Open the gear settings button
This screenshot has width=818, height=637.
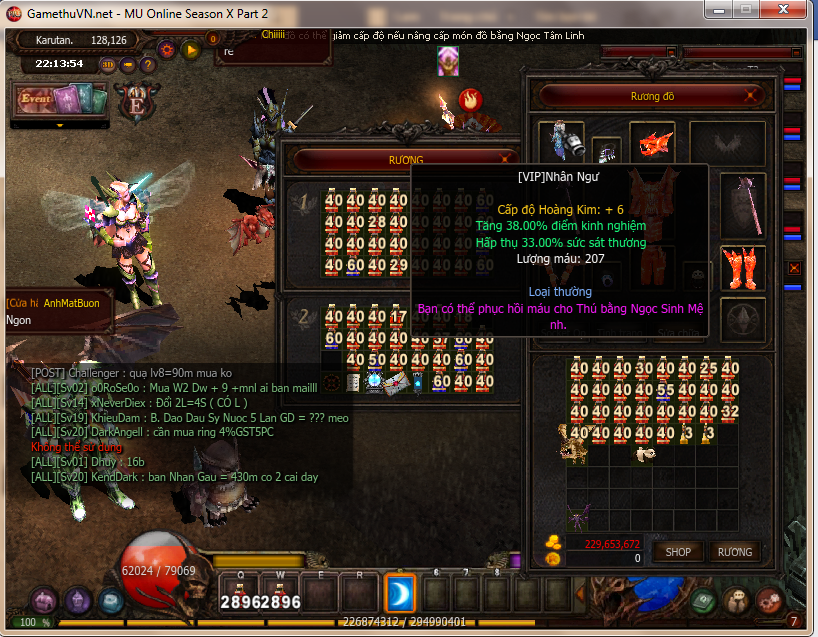point(167,47)
